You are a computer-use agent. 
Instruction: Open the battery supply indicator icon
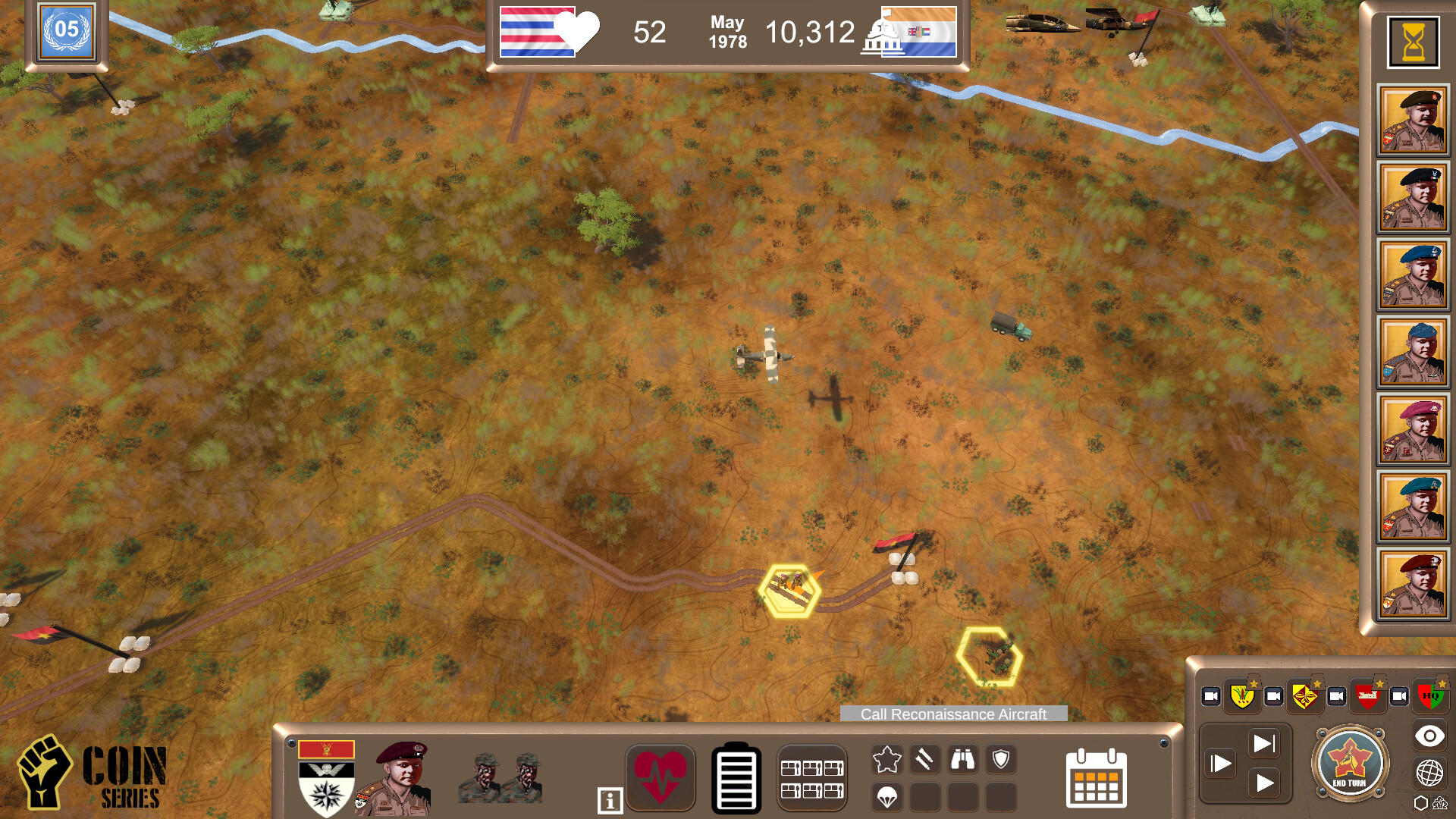click(736, 778)
